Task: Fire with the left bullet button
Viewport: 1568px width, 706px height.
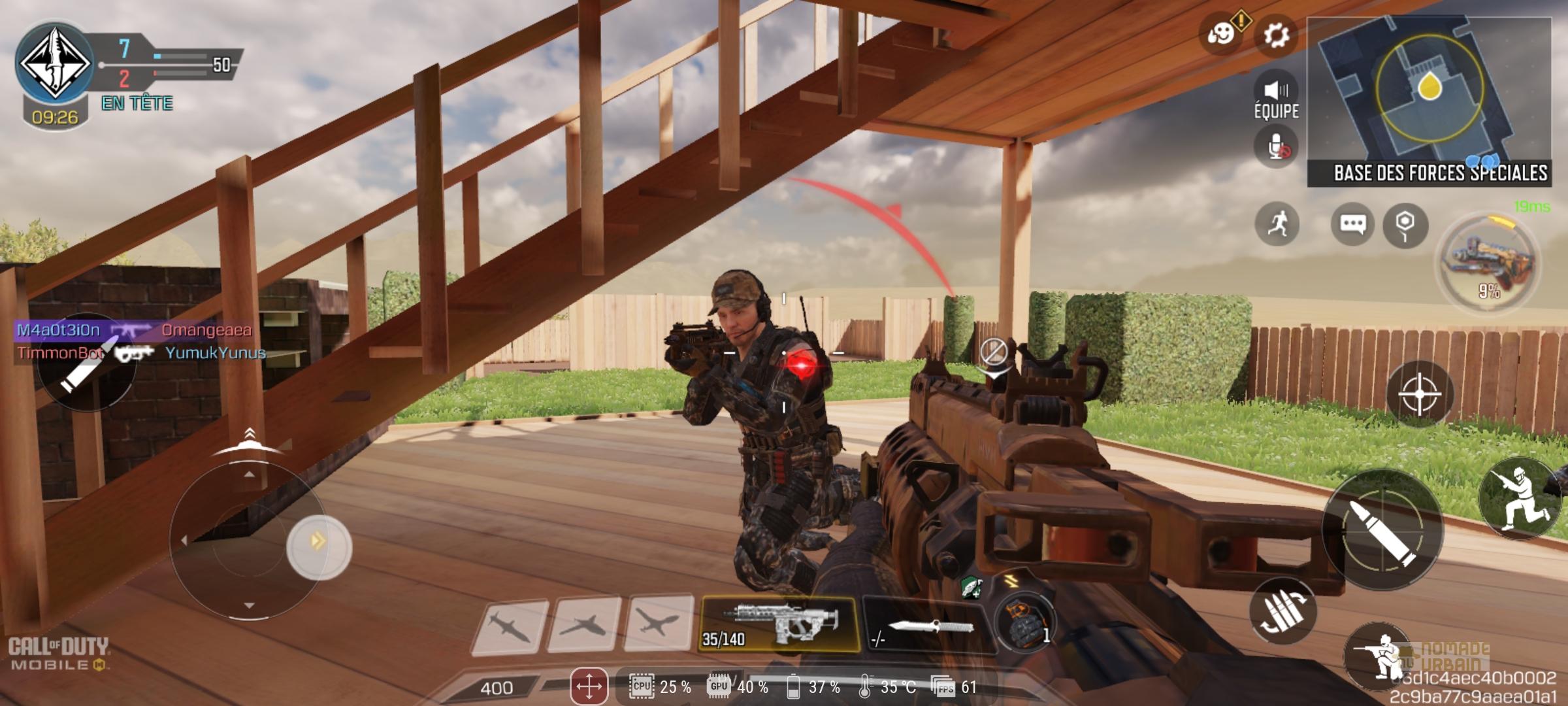Action: tap(87, 363)
